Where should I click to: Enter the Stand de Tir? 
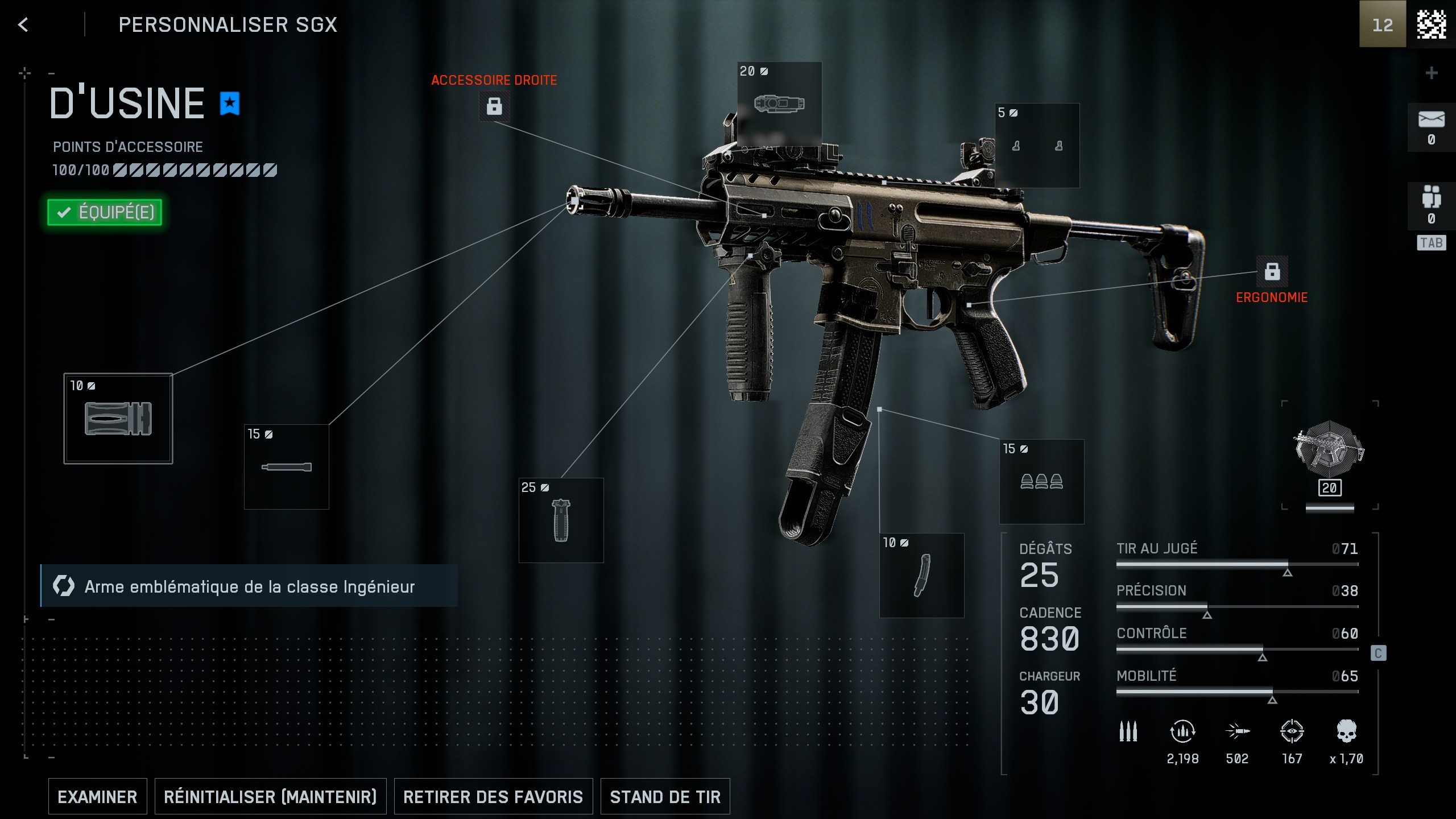pos(664,796)
